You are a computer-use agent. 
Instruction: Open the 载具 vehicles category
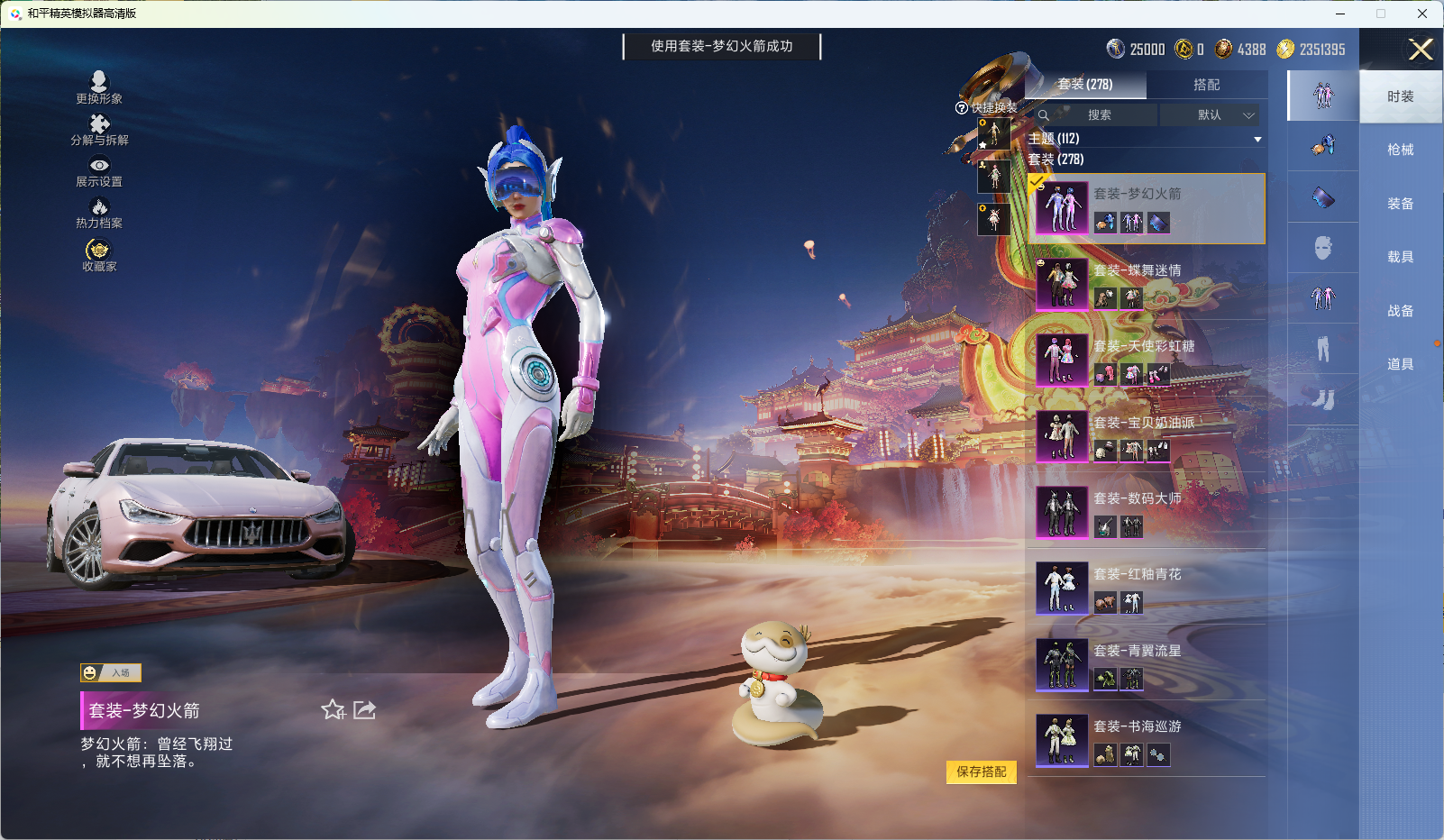1400,257
